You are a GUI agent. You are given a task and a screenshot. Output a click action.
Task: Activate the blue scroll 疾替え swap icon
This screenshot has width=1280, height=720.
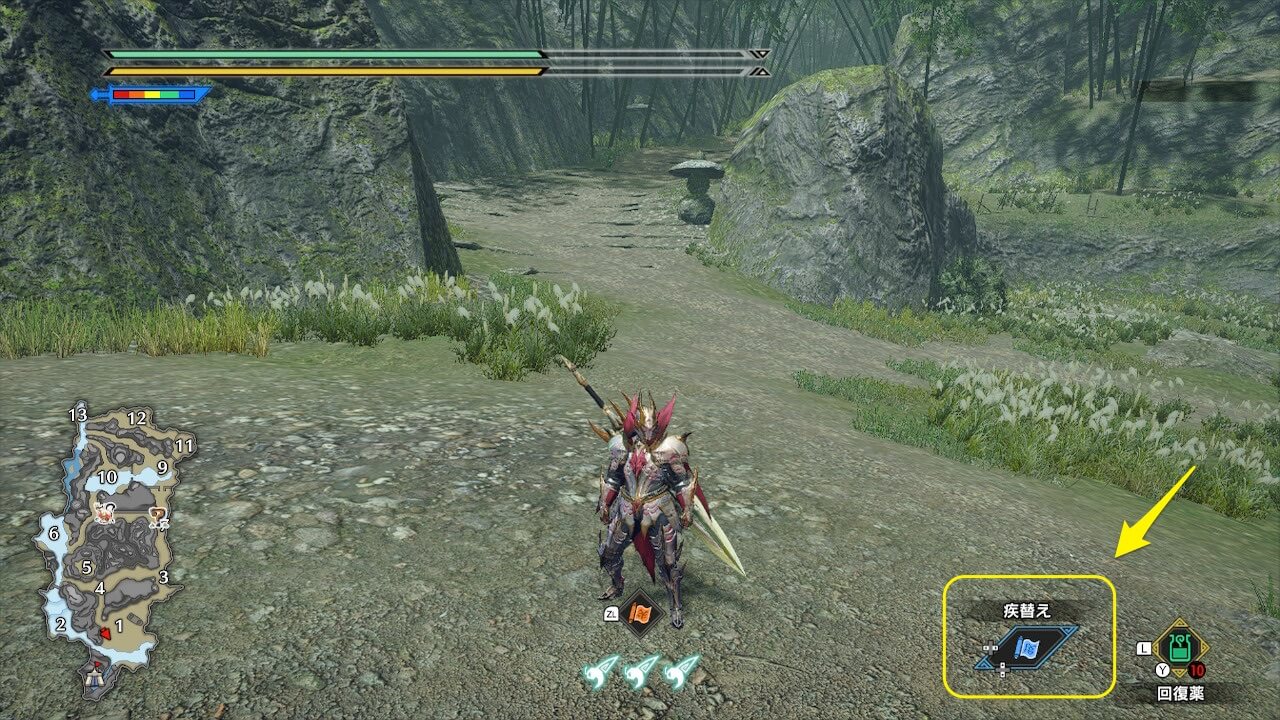point(1028,648)
